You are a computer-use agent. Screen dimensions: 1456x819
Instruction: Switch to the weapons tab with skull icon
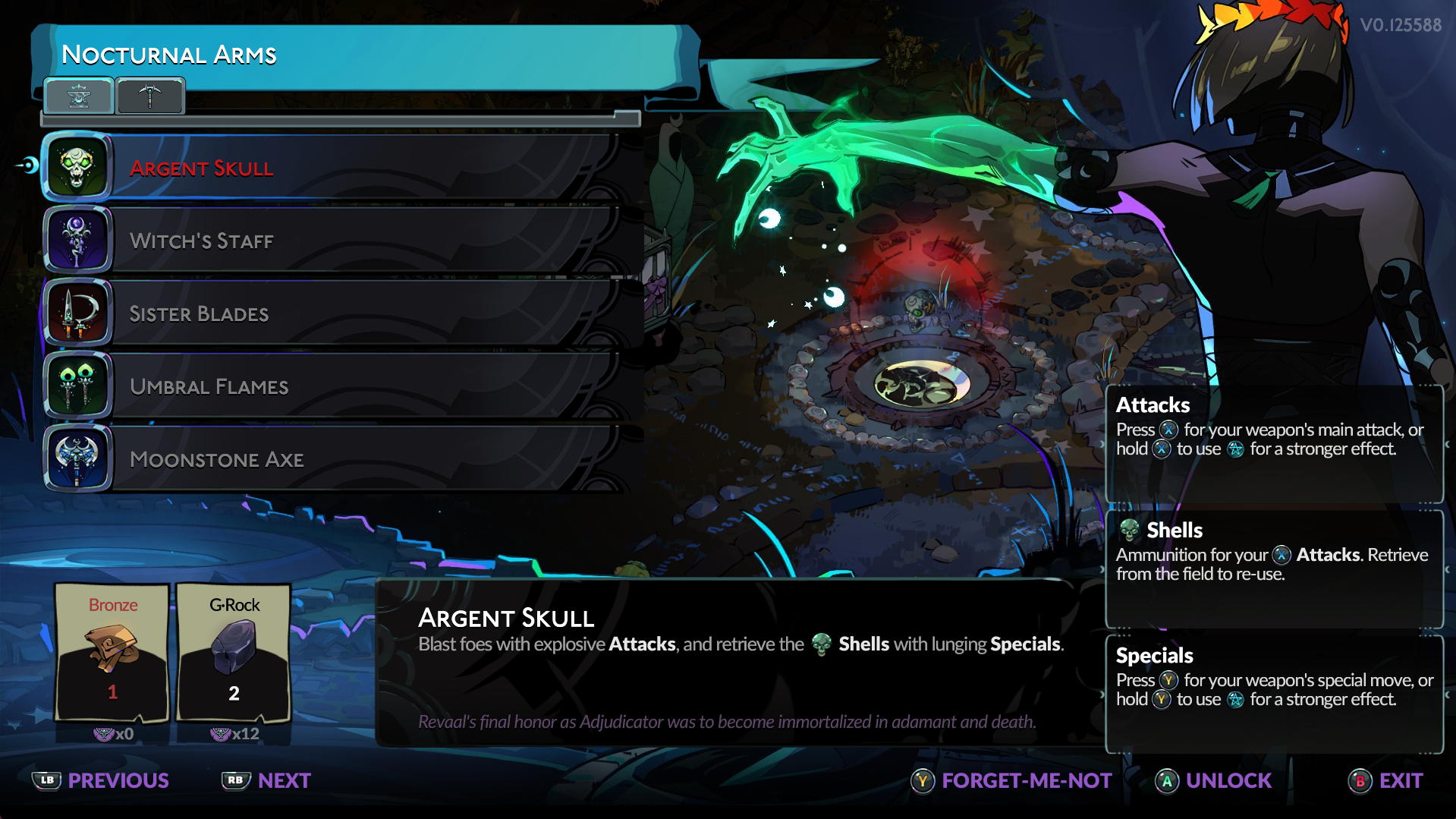[79, 96]
